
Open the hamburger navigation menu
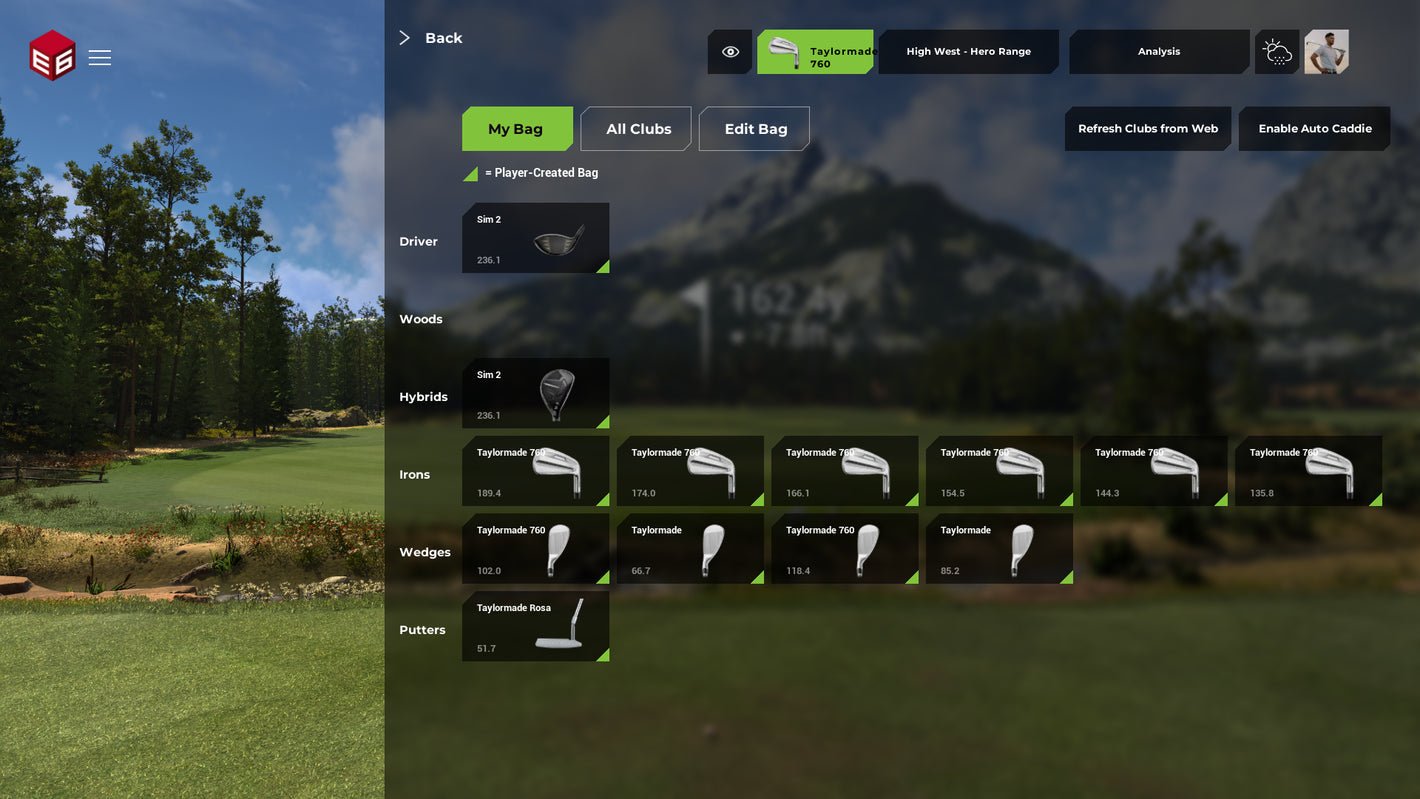tap(100, 57)
